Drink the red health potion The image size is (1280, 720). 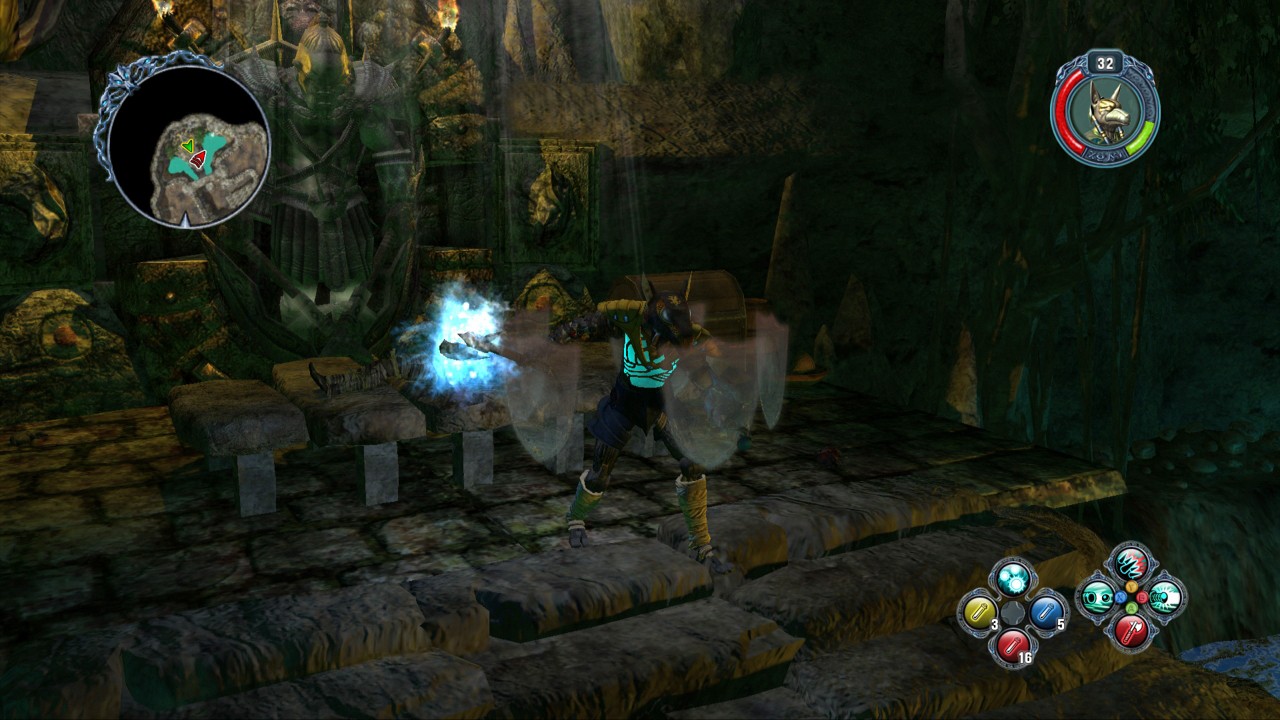tap(1012, 645)
